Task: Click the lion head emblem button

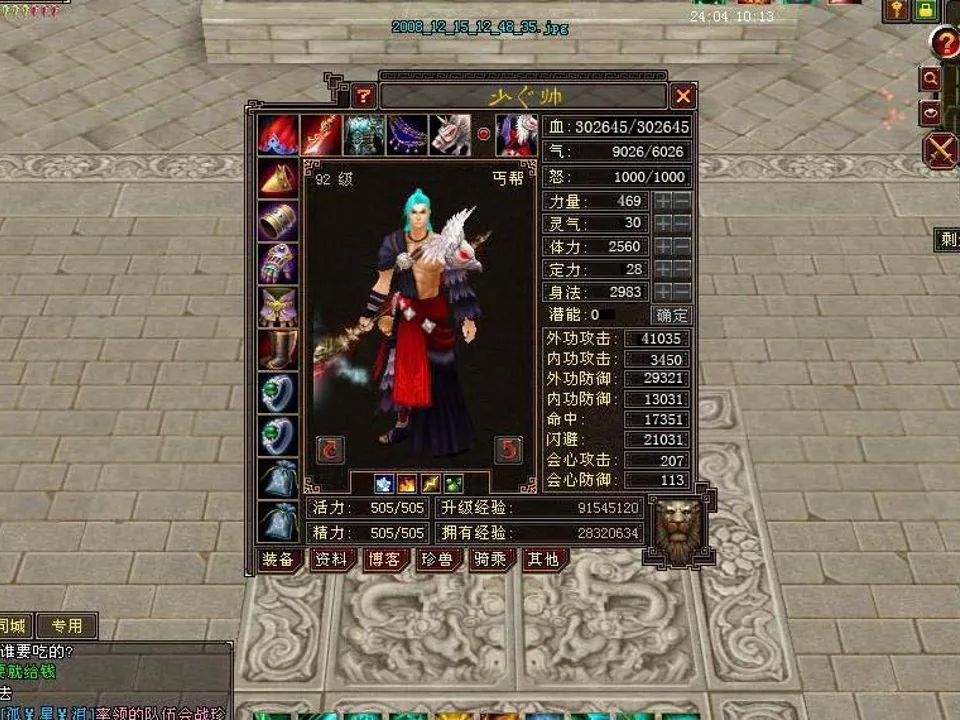Action: (x=679, y=530)
